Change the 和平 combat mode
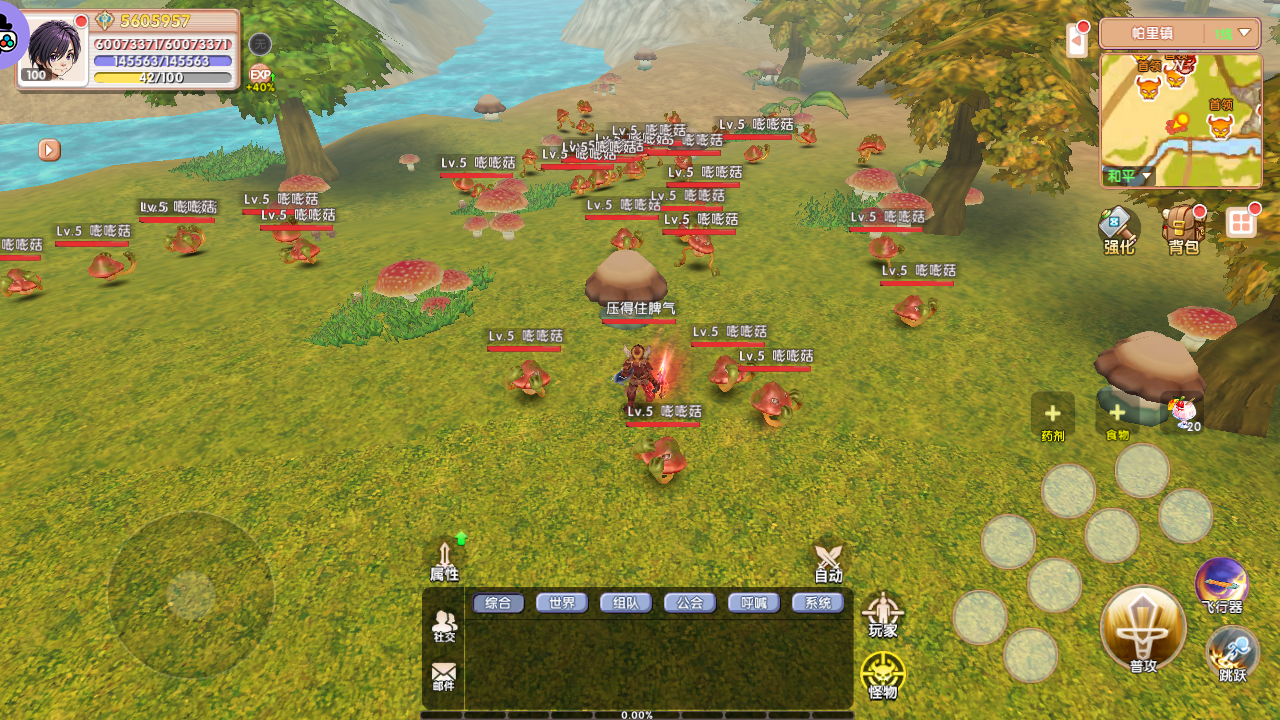This screenshot has height=720, width=1280. (1129, 177)
